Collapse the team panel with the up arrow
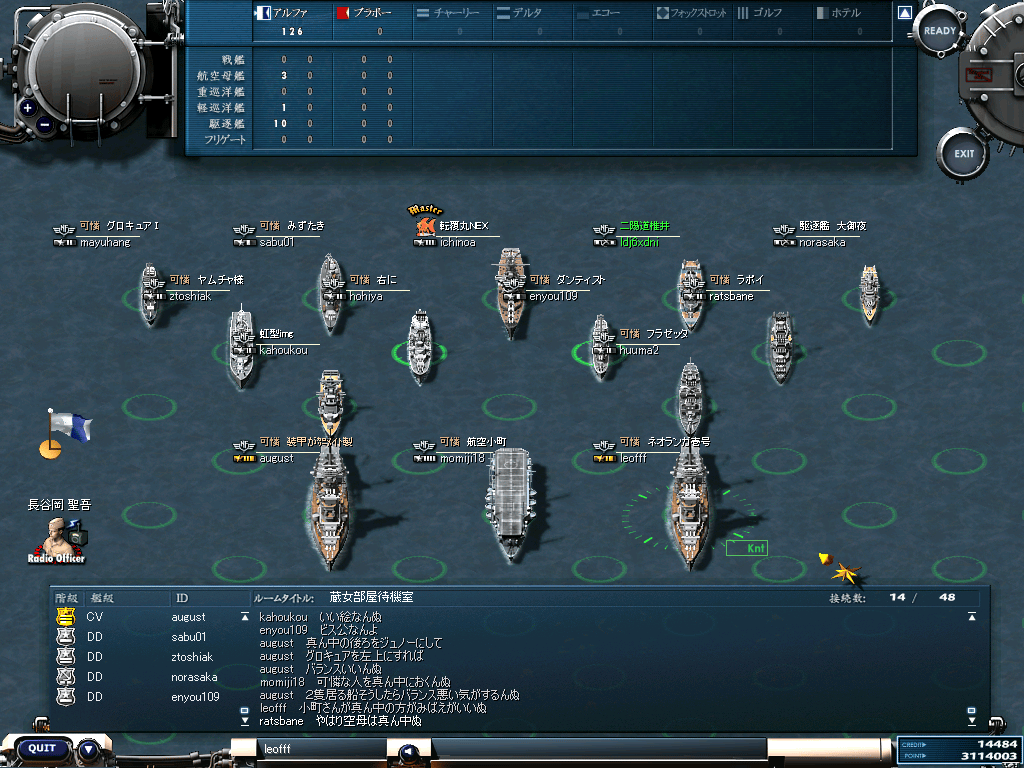 tap(904, 13)
